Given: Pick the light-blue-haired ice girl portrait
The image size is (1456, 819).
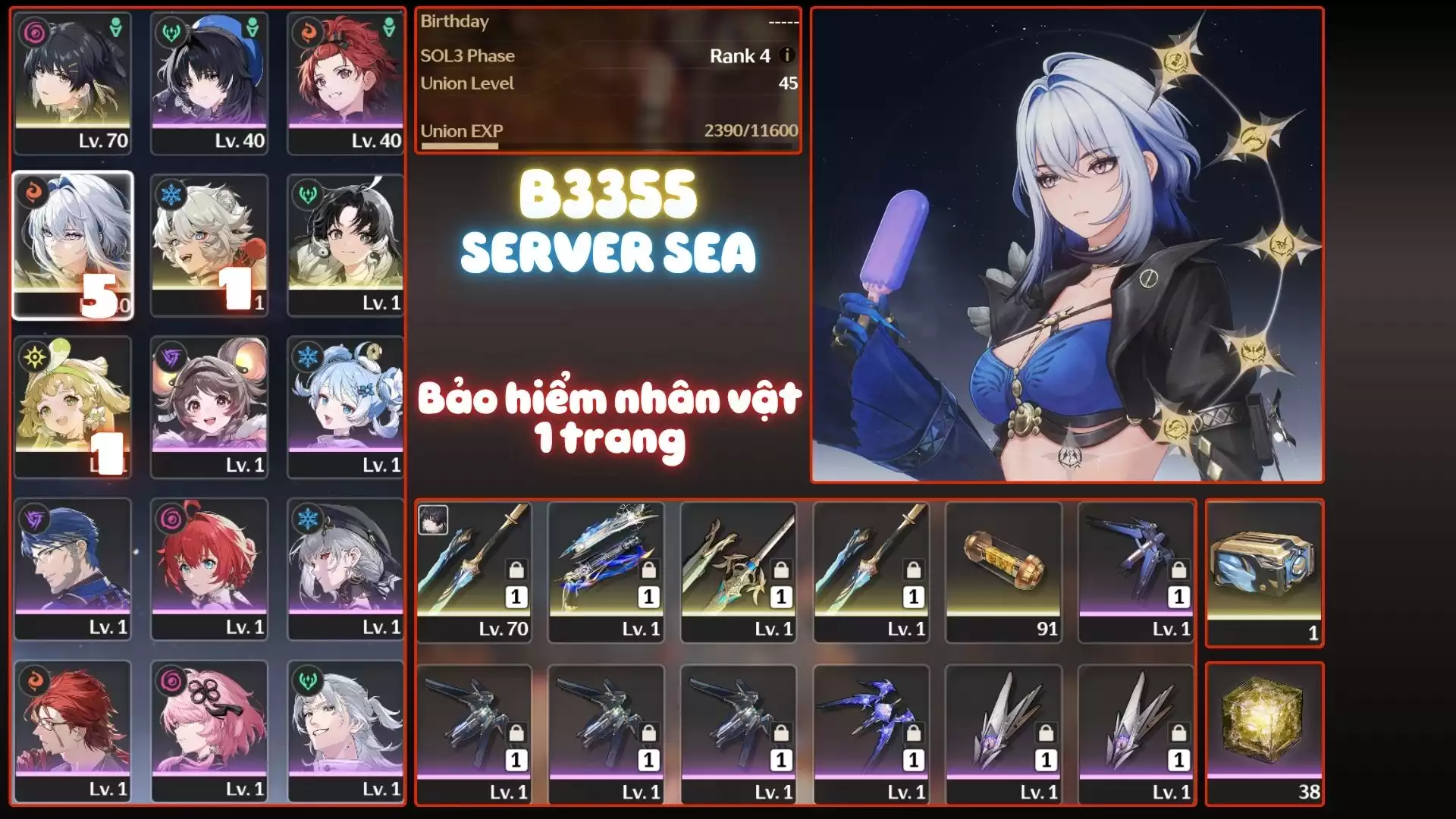Looking at the screenshot, I should pos(346,406).
